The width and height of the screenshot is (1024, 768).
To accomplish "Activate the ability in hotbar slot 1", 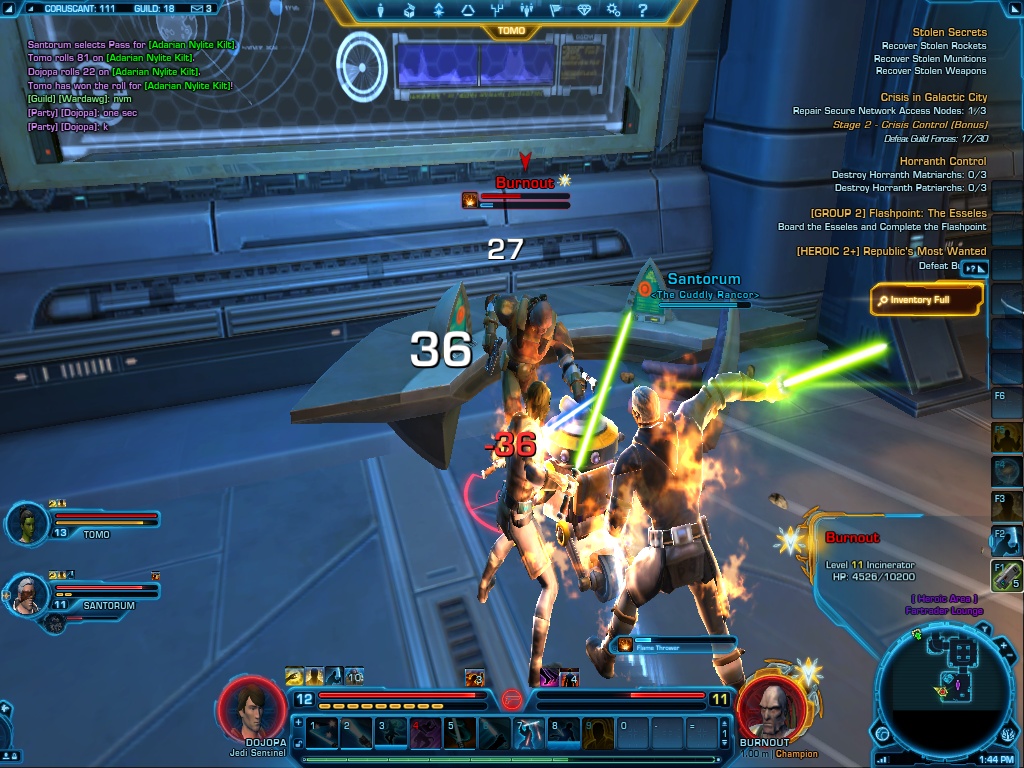I will pyautogui.click(x=322, y=733).
